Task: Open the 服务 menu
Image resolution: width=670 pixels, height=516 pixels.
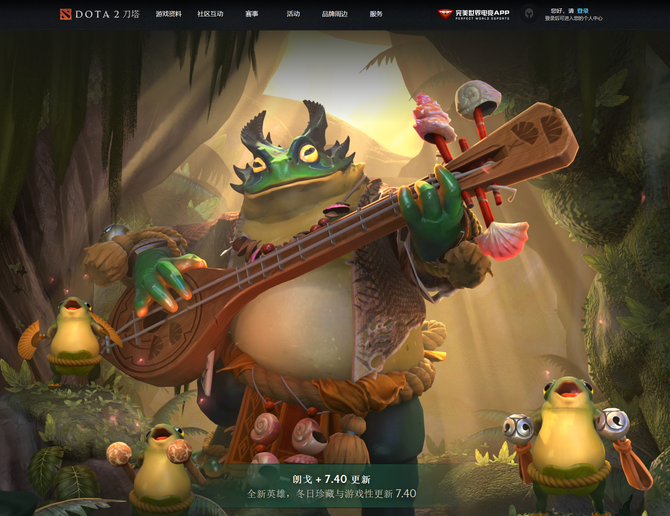Action: [376, 14]
